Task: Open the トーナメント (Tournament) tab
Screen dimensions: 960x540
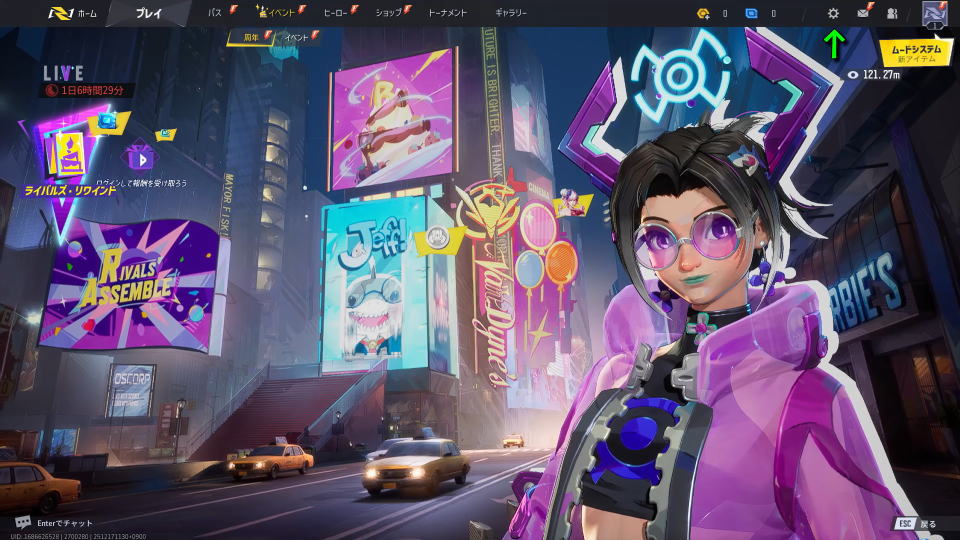Action: pyautogui.click(x=448, y=13)
